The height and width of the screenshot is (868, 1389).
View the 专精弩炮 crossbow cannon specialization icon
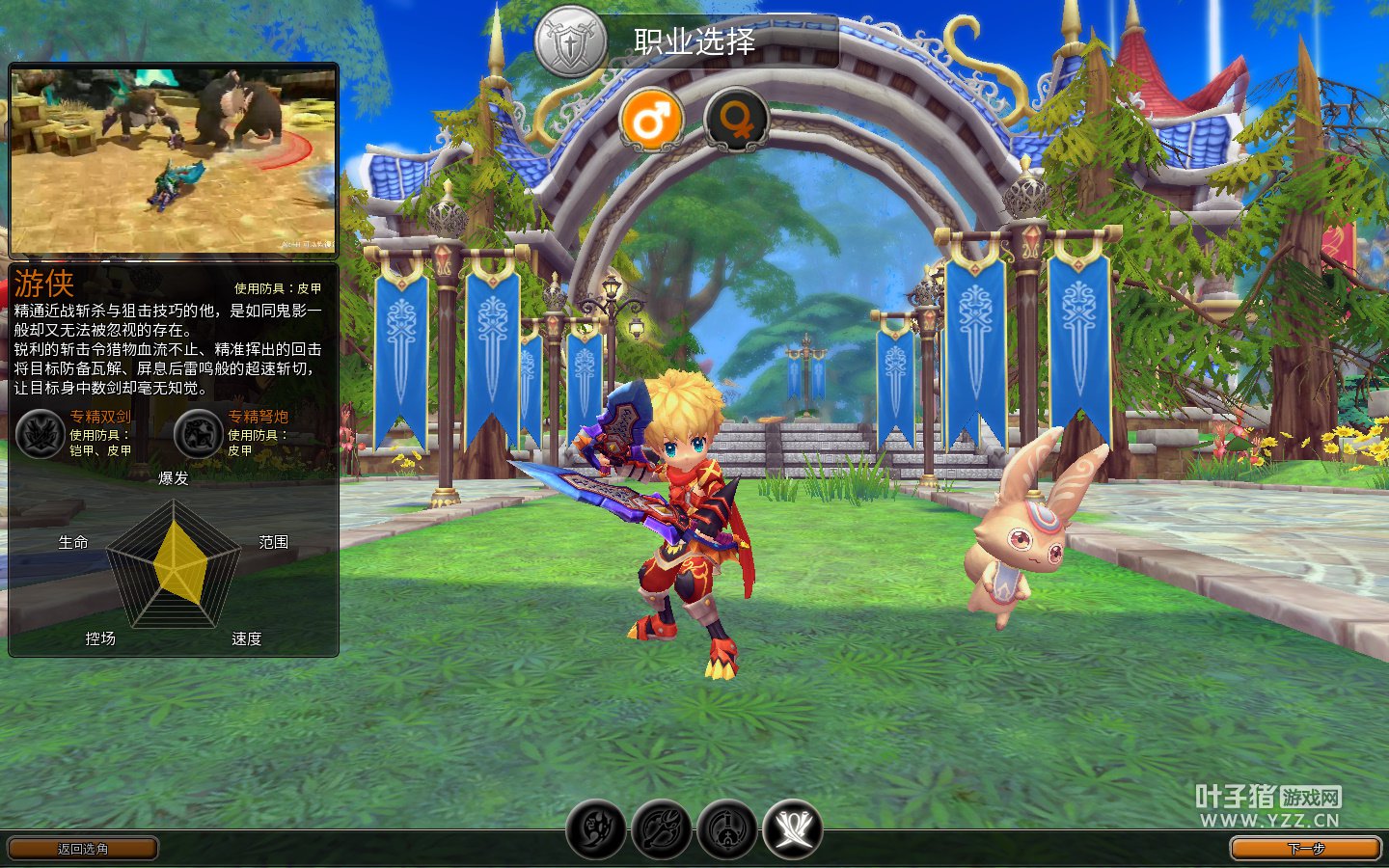pos(199,434)
